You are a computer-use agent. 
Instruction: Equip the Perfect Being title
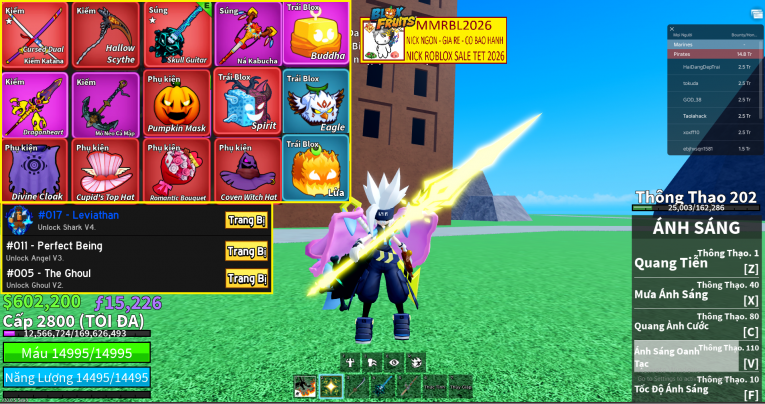(x=246, y=251)
